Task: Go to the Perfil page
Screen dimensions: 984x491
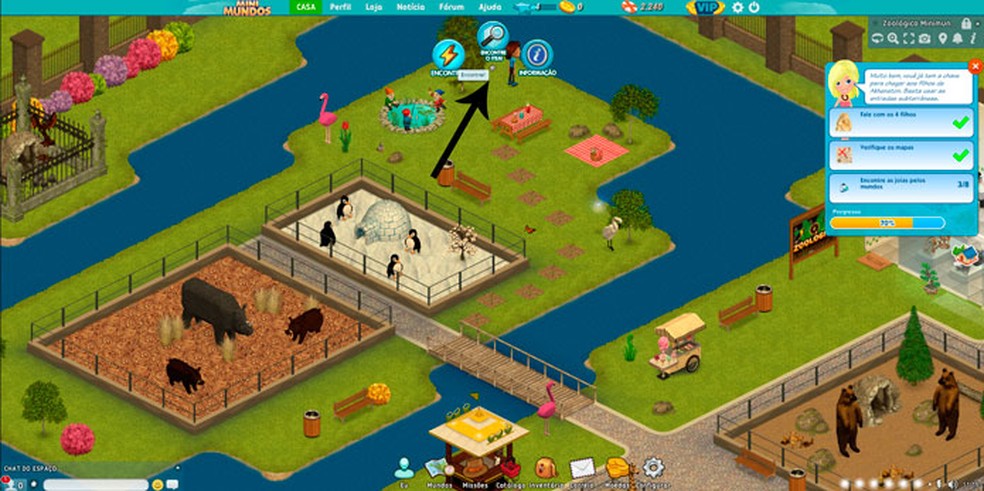Action: coord(340,7)
